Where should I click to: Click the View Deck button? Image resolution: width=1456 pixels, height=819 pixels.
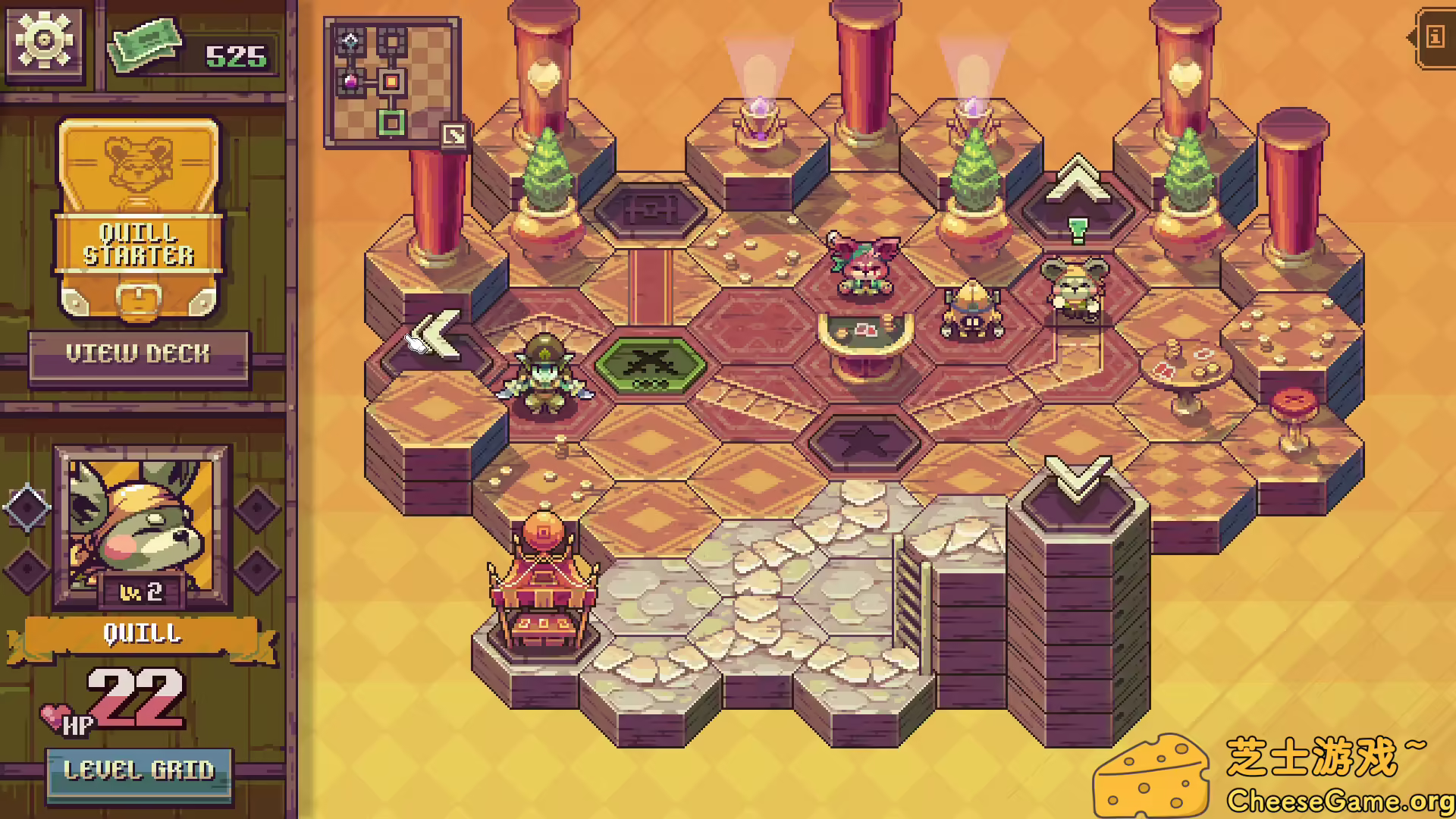138,354
